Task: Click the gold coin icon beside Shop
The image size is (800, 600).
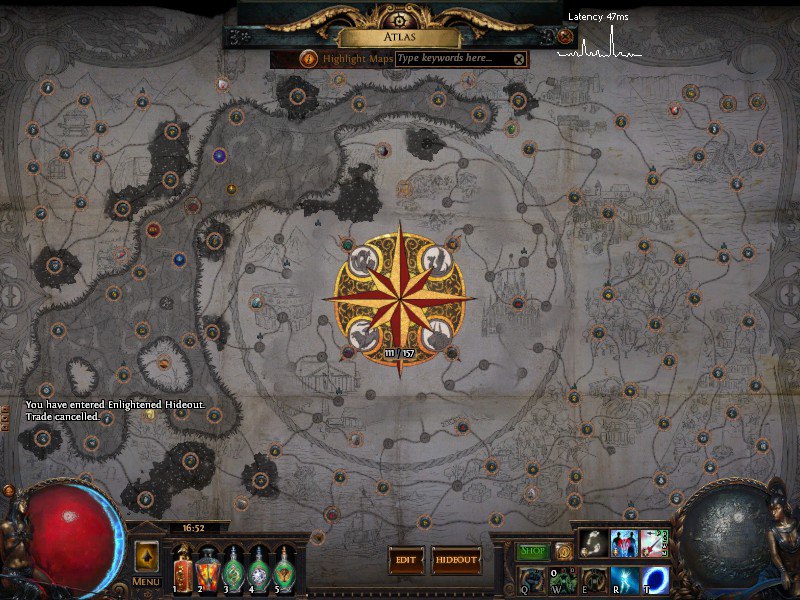Action: [x=563, y=551]
